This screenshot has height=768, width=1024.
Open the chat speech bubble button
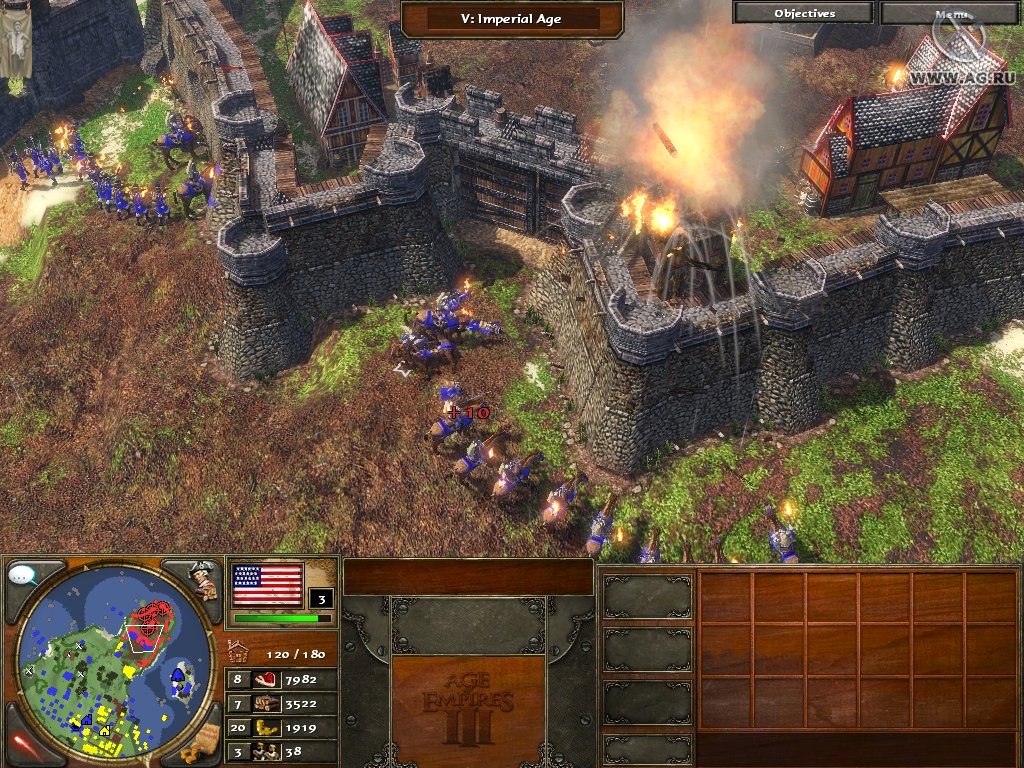coord(23,576)
